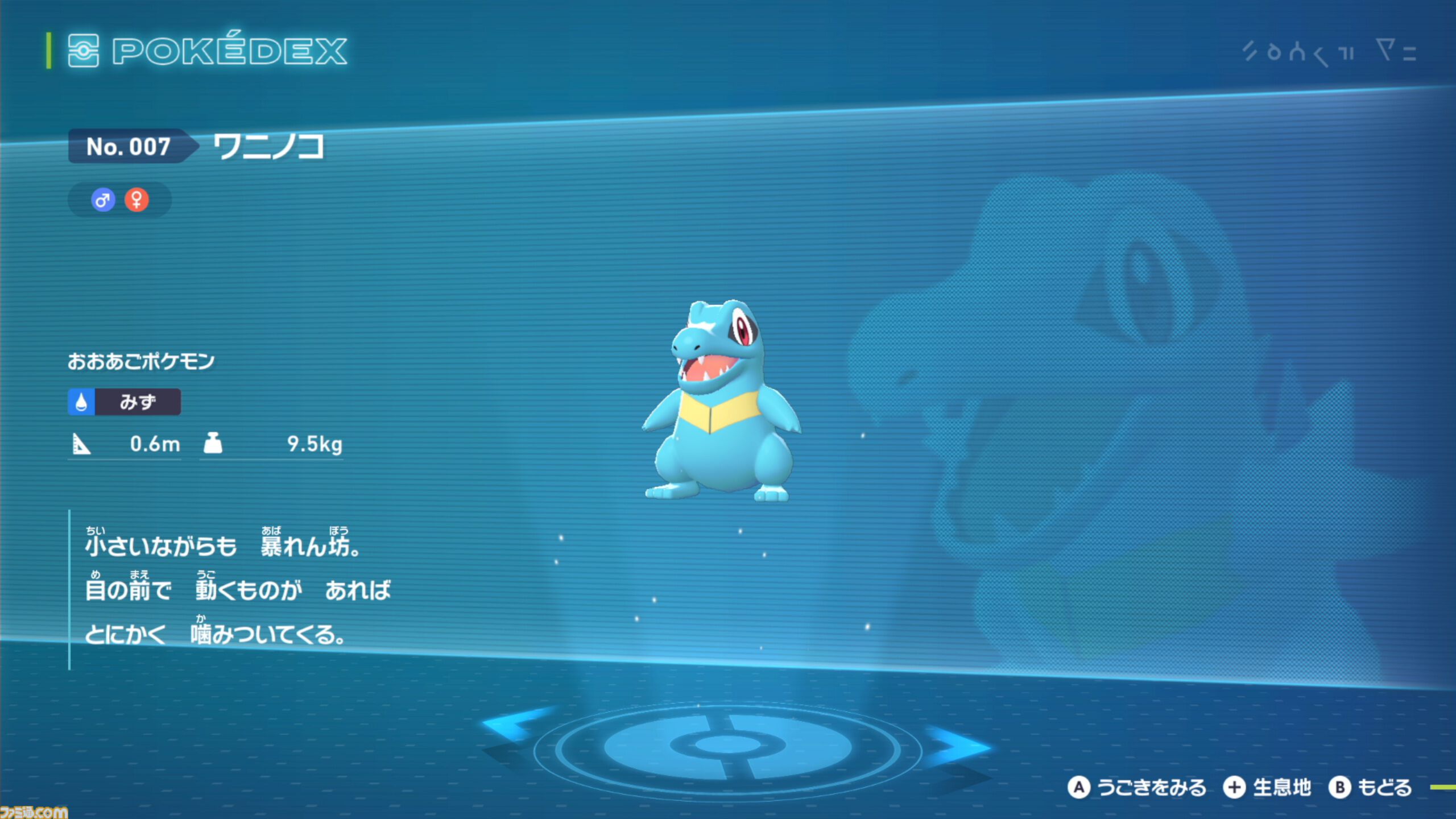
Task: Click the Pokédex logo icon
Action: 84,52
